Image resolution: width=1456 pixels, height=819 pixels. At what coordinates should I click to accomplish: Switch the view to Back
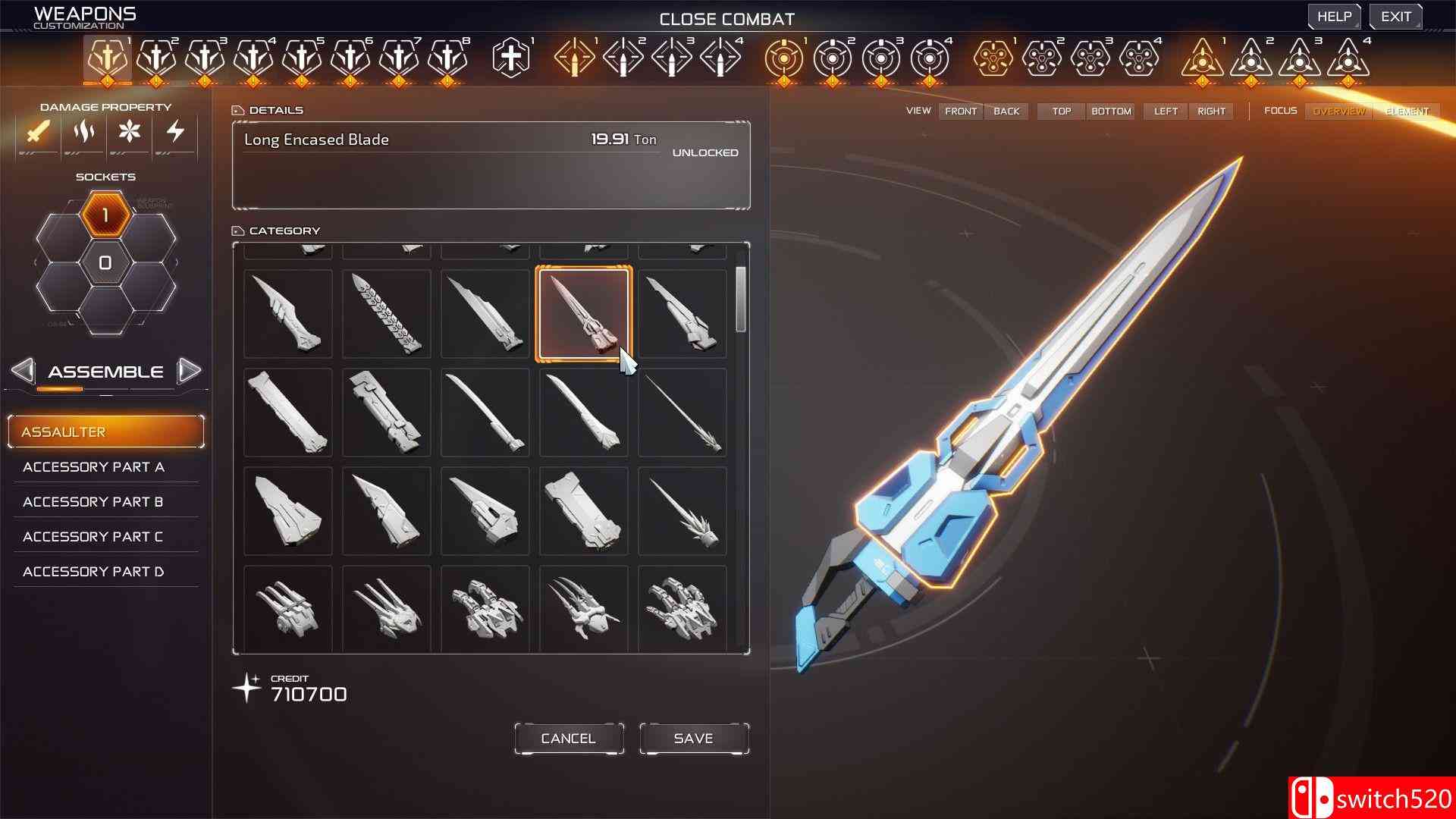point(1006,111)
